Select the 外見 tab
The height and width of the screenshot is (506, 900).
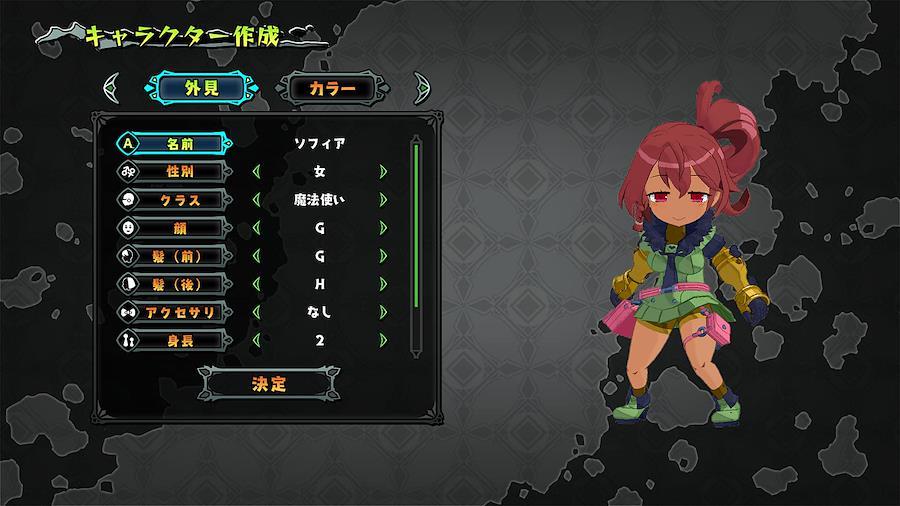[x=201, y=88]
